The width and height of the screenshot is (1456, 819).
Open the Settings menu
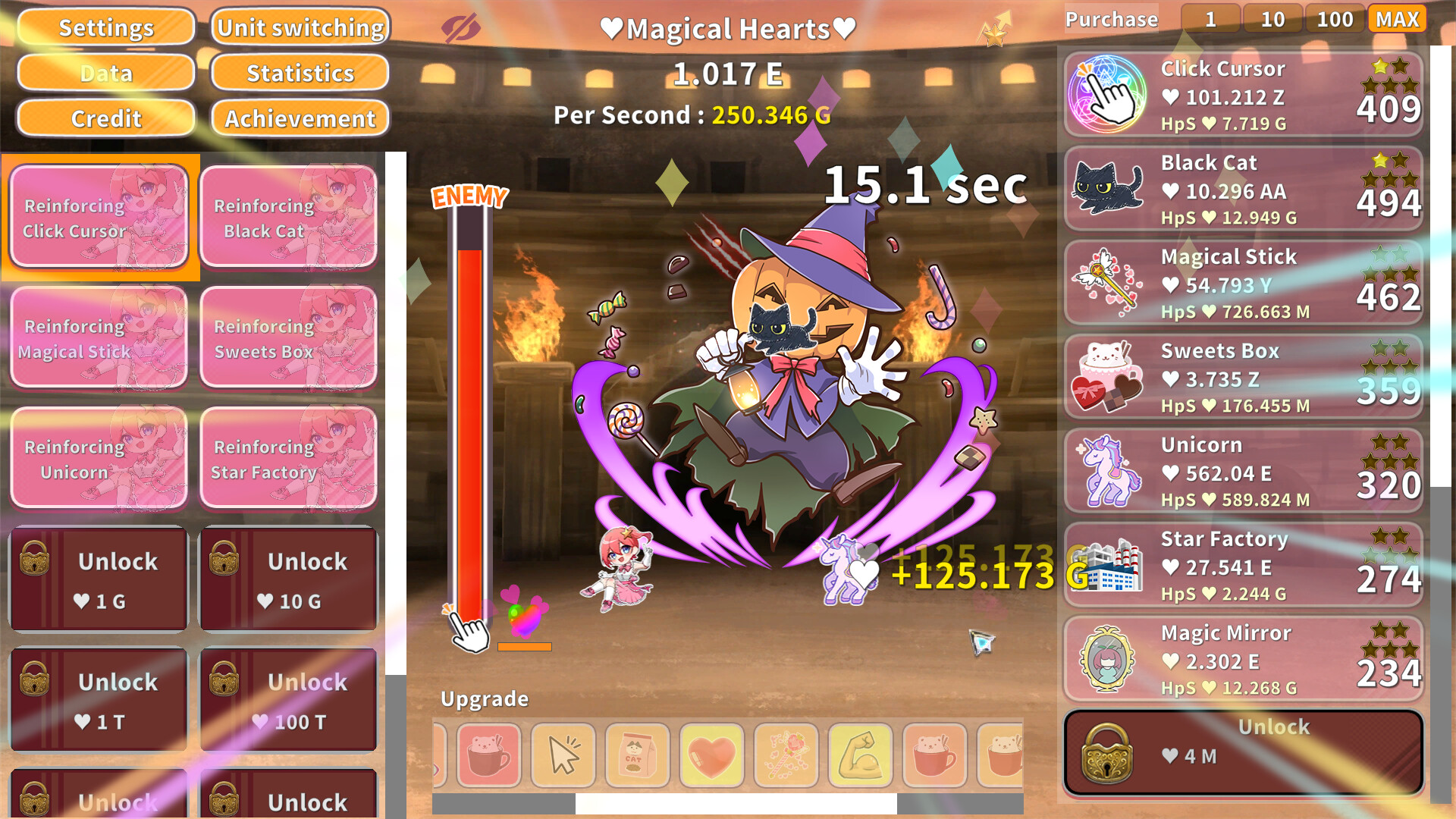[105, 27]
